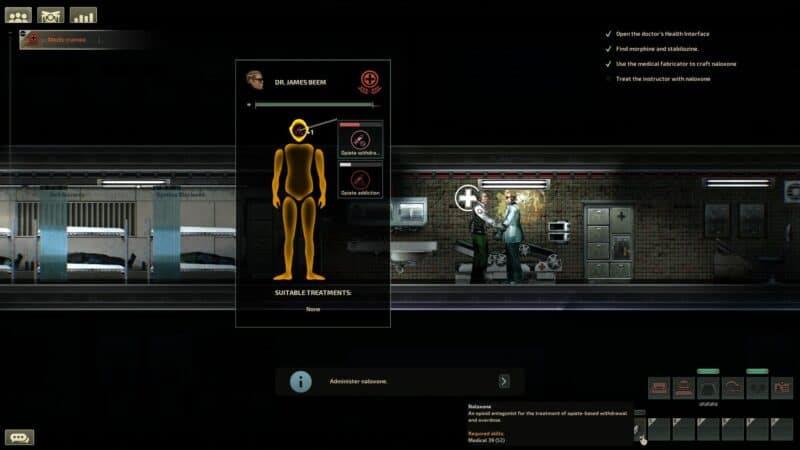800x450 pixels.
Task: Click the red medic cross icon
Action: click(x=370, y=82)
